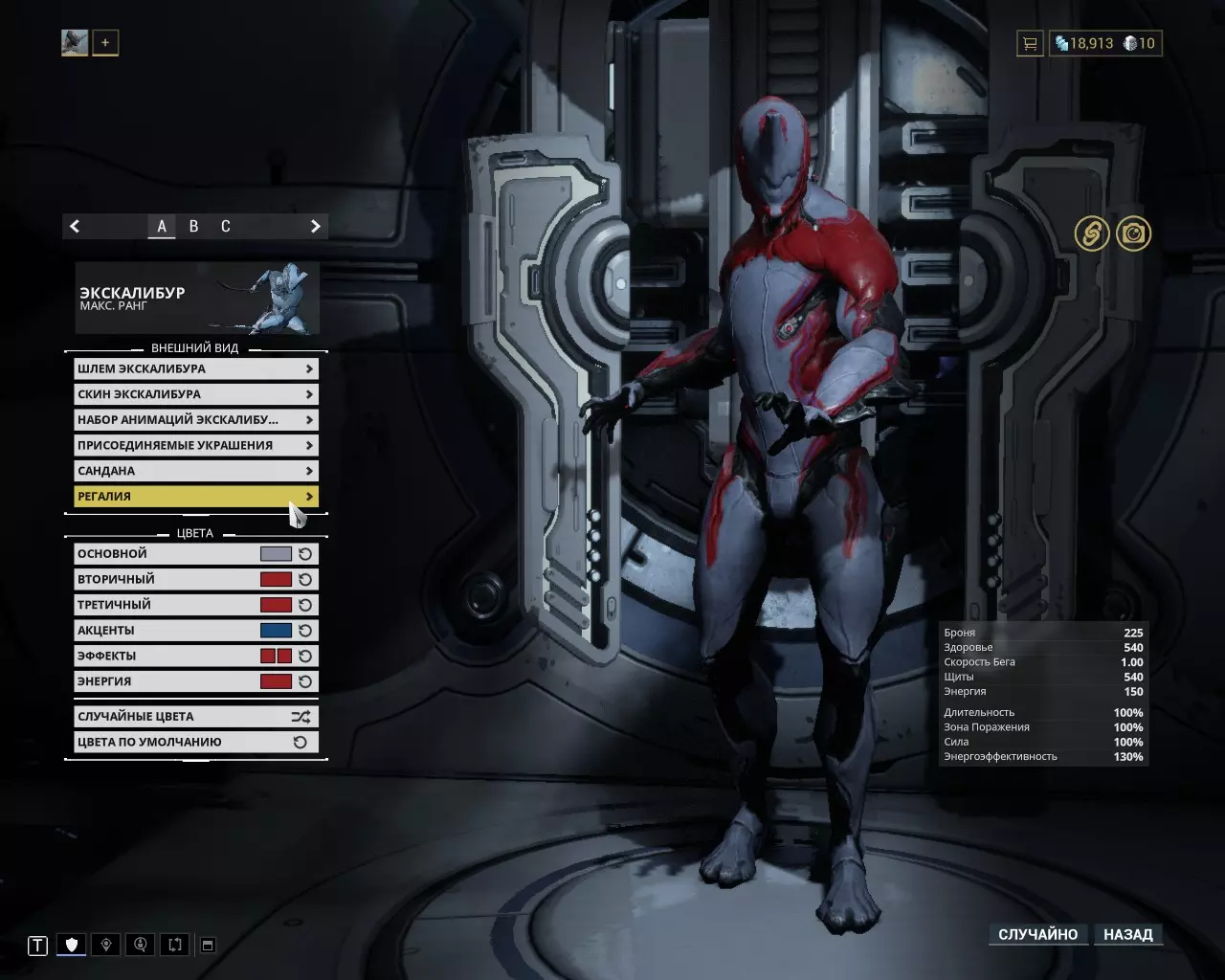The height and width of the screenshot is (980, 1225).
Task: Go back with Назад button
Action: 1127,934
